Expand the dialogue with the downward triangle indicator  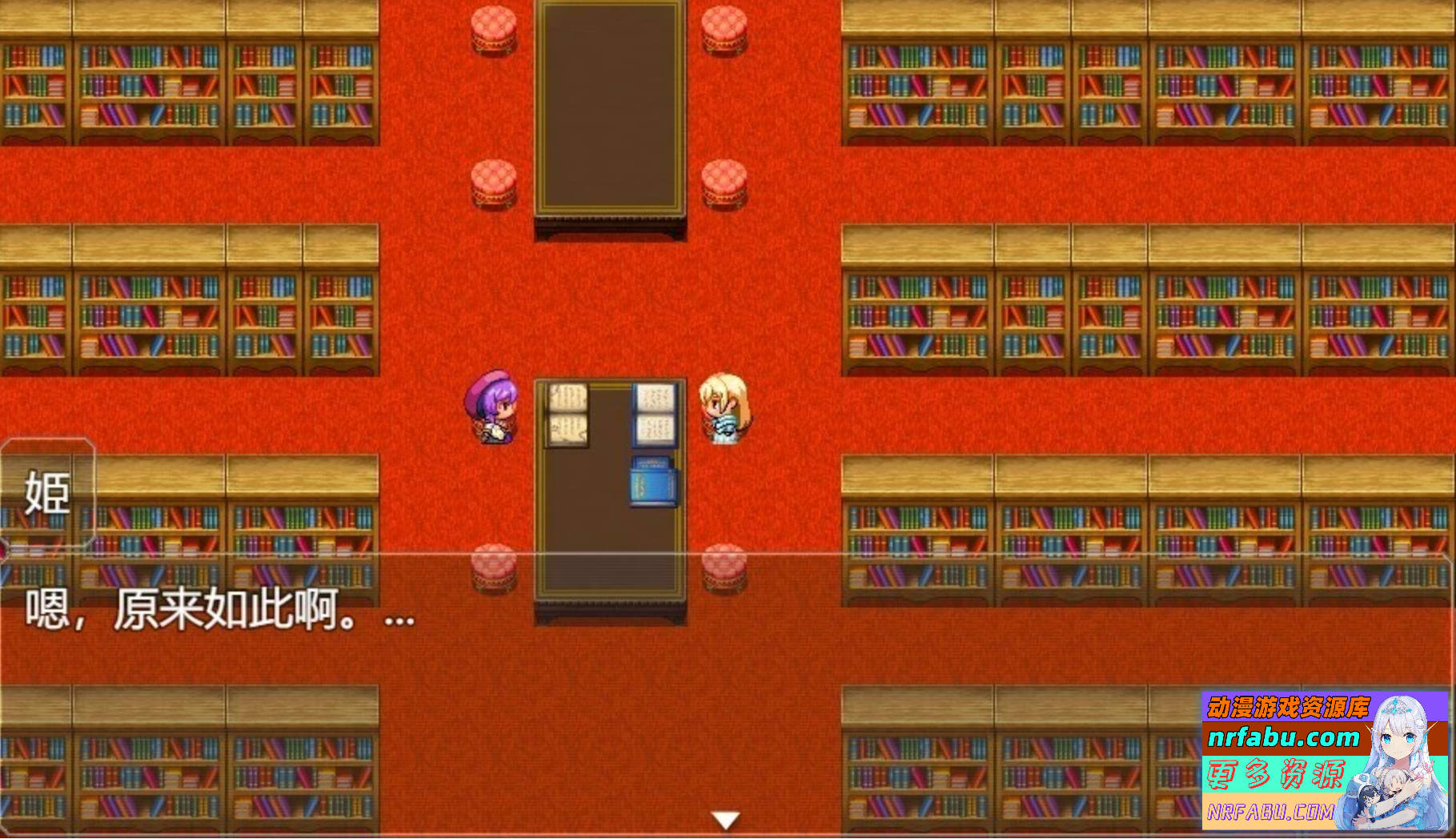pos(727,819)
